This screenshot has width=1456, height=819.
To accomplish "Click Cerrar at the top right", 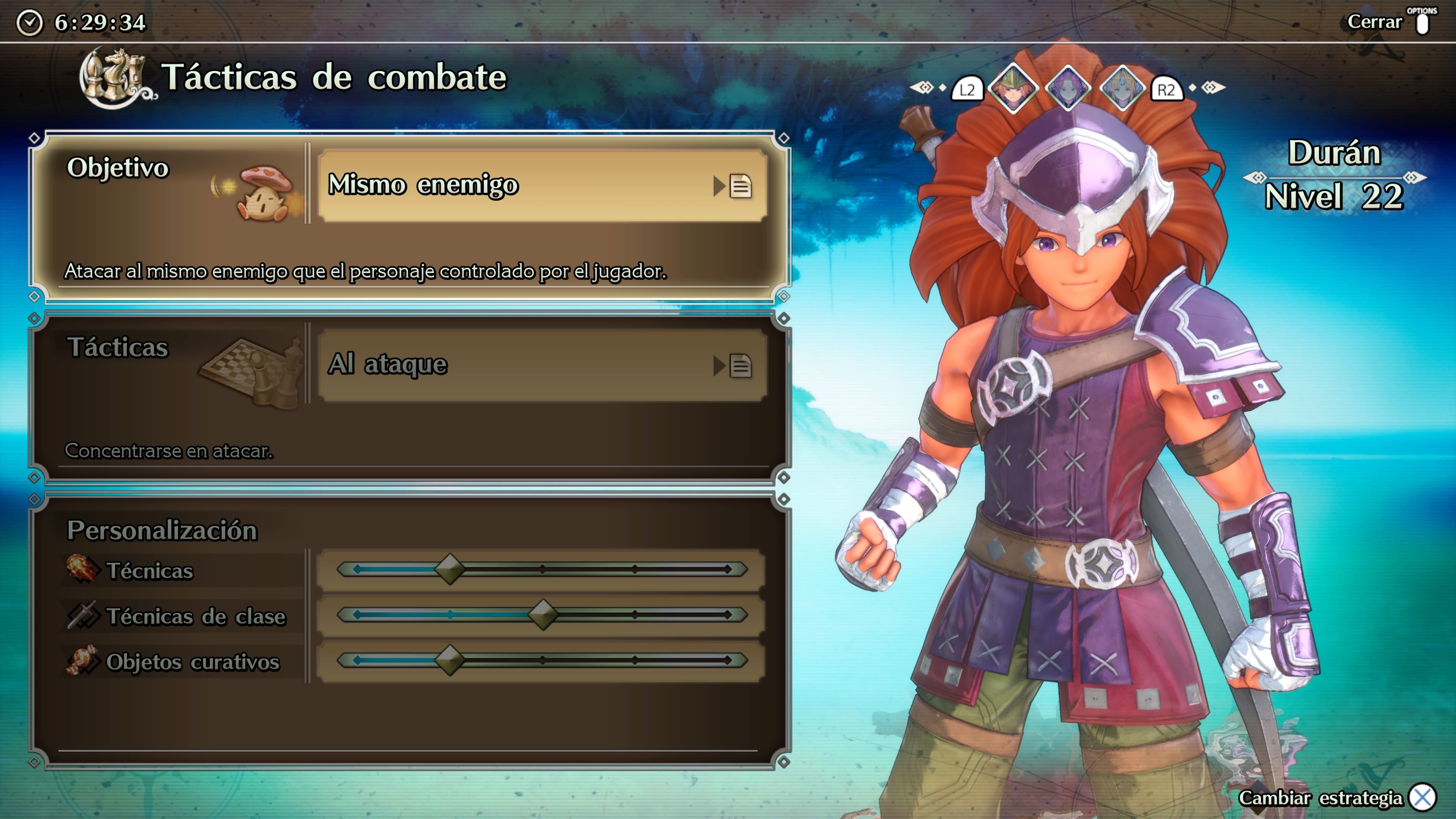I will pyautogui.click(x=1376, y=23).
